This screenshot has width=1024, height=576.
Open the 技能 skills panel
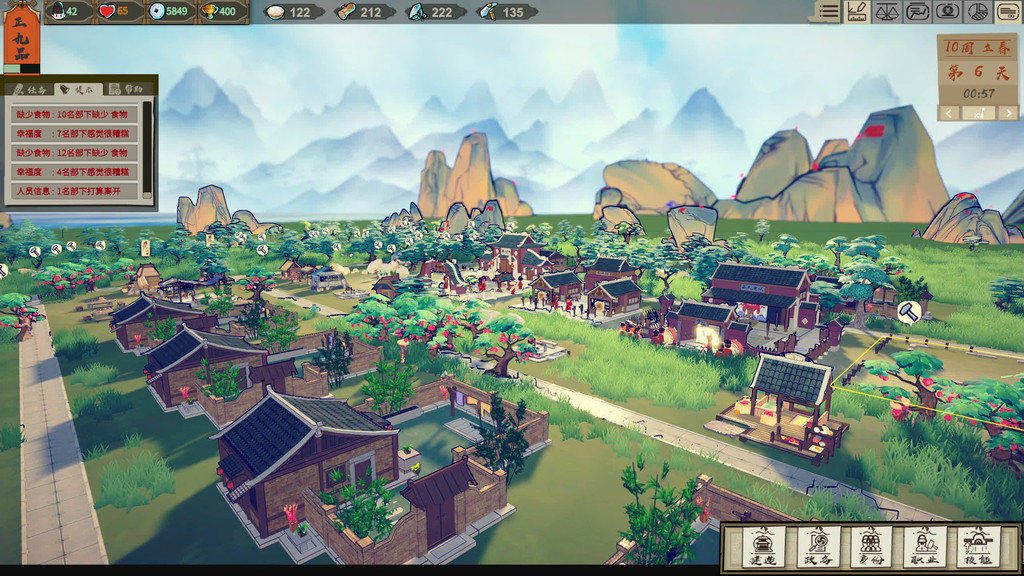coord(977,547)
